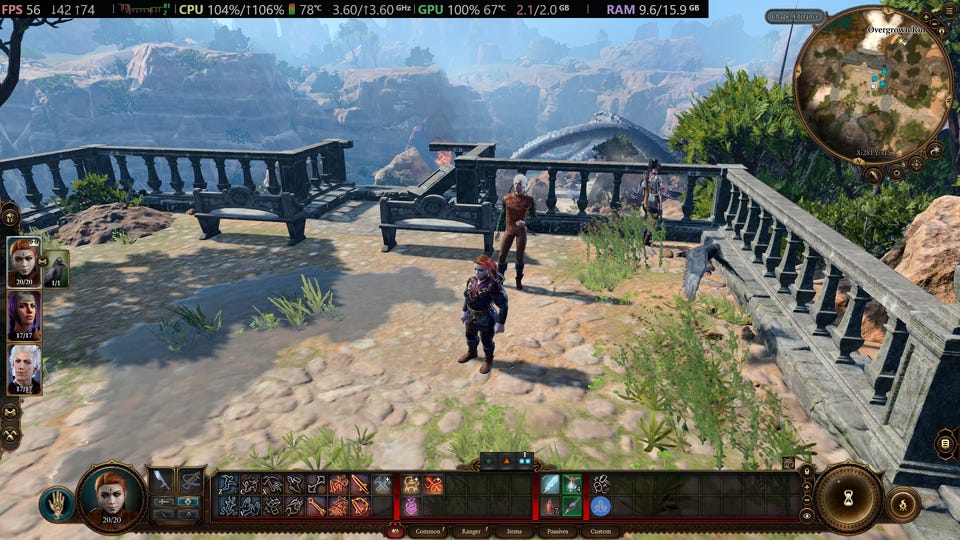960x540 pixels.
Task: Click the hourglass end turn button
Action: point(848,497)
